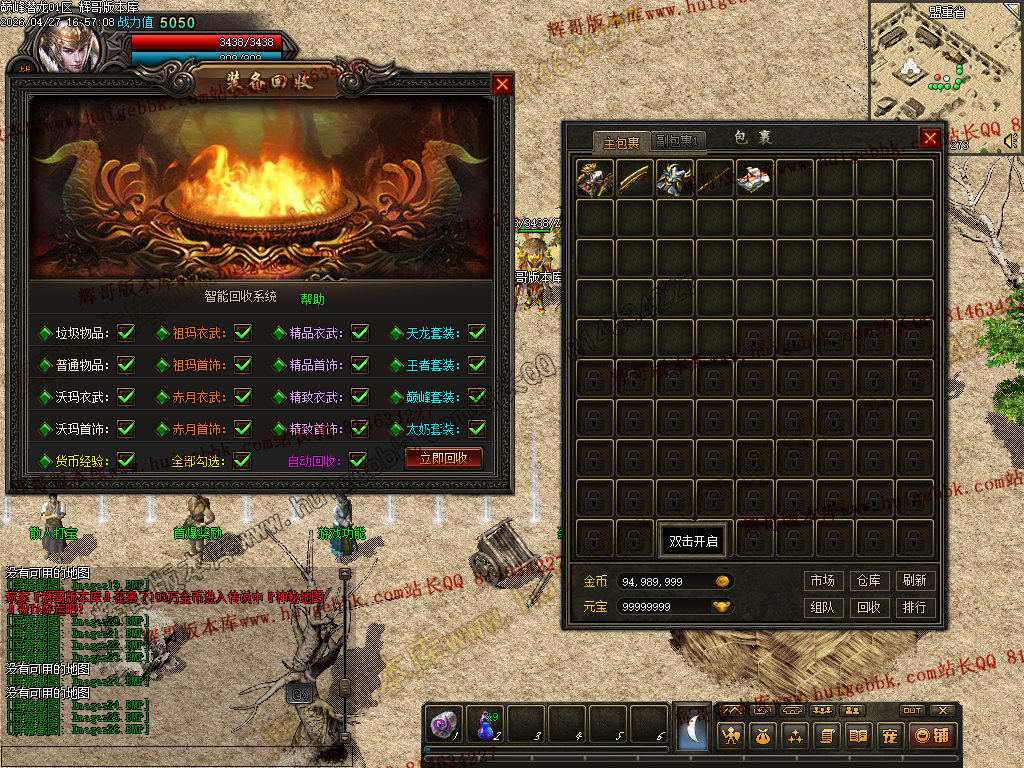Viewport: 1024px width, 768px height.
Task: Close the 包裹 bag window
Action: click(930, 138)
